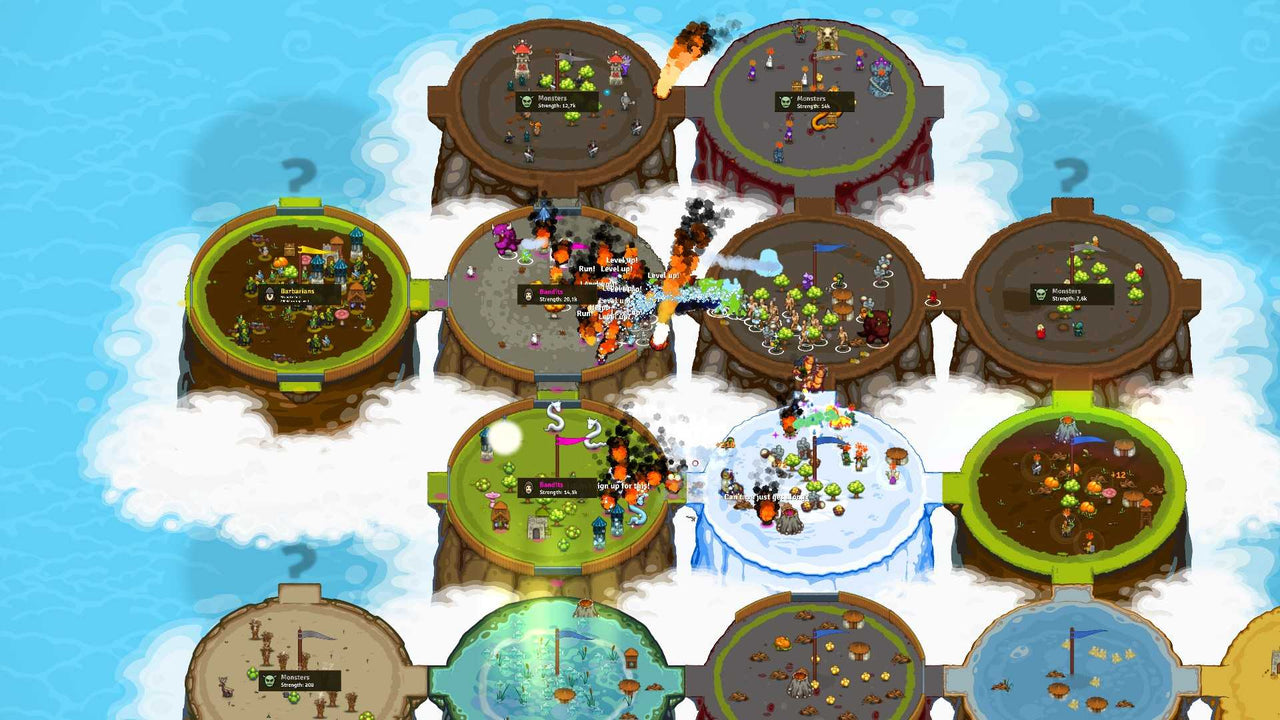
Task: Select a white dragon on the green island
Action: click(556, 416)
